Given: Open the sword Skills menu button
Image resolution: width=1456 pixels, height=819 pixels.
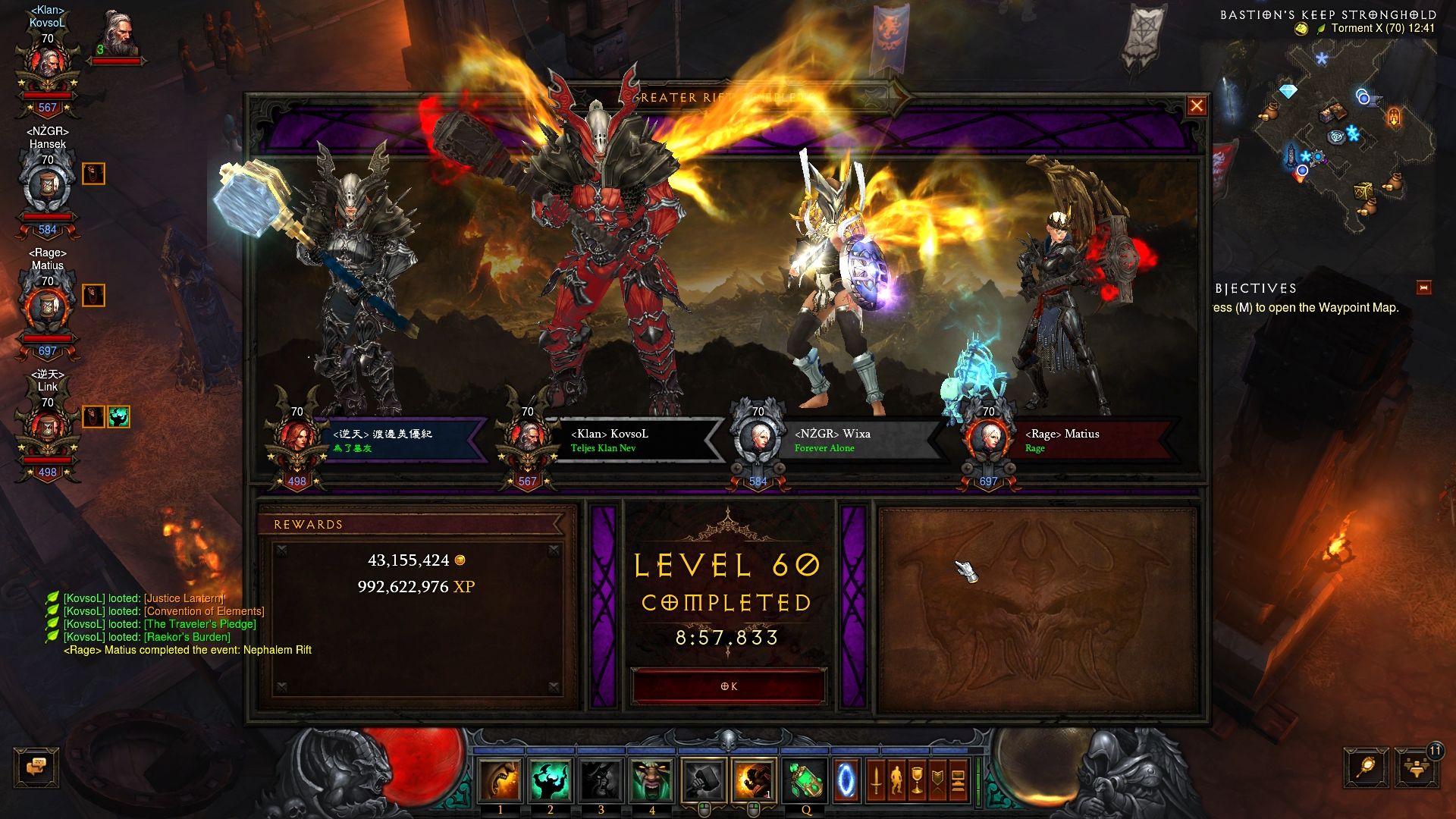Looking at the screenshot, I should 876,780.
